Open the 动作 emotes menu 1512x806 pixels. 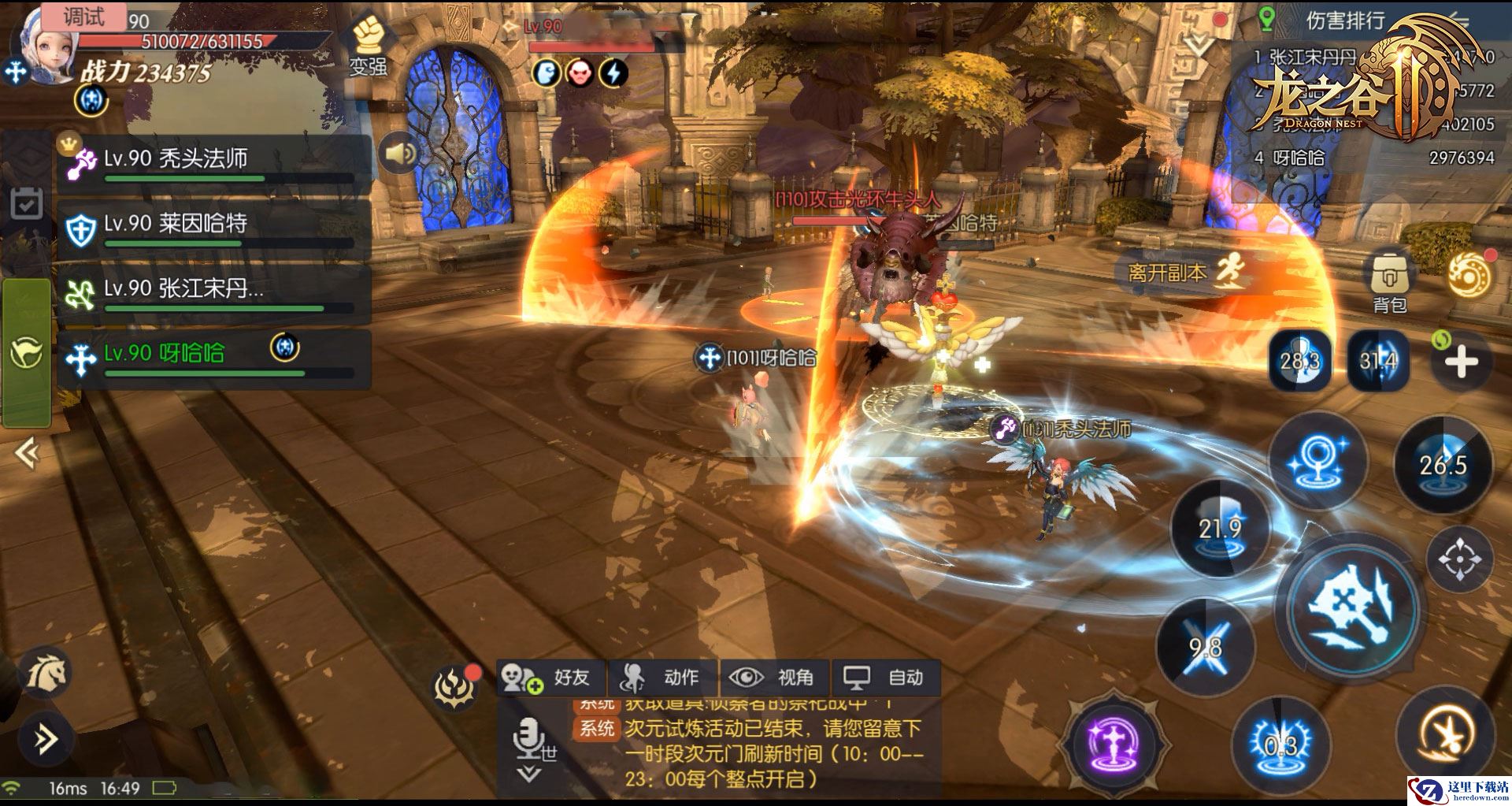coord(663,678)
